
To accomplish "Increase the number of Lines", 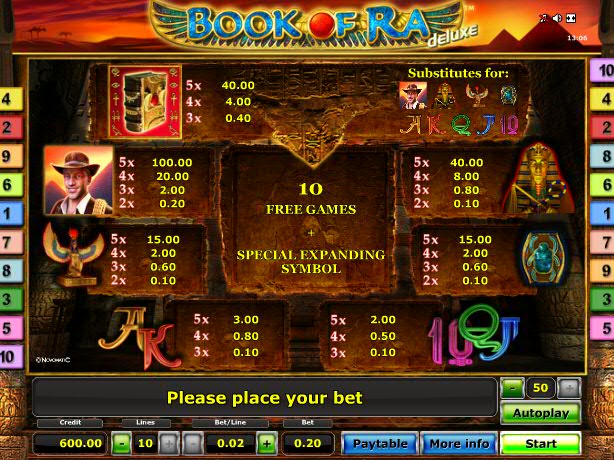I will [x=168, y=443].
